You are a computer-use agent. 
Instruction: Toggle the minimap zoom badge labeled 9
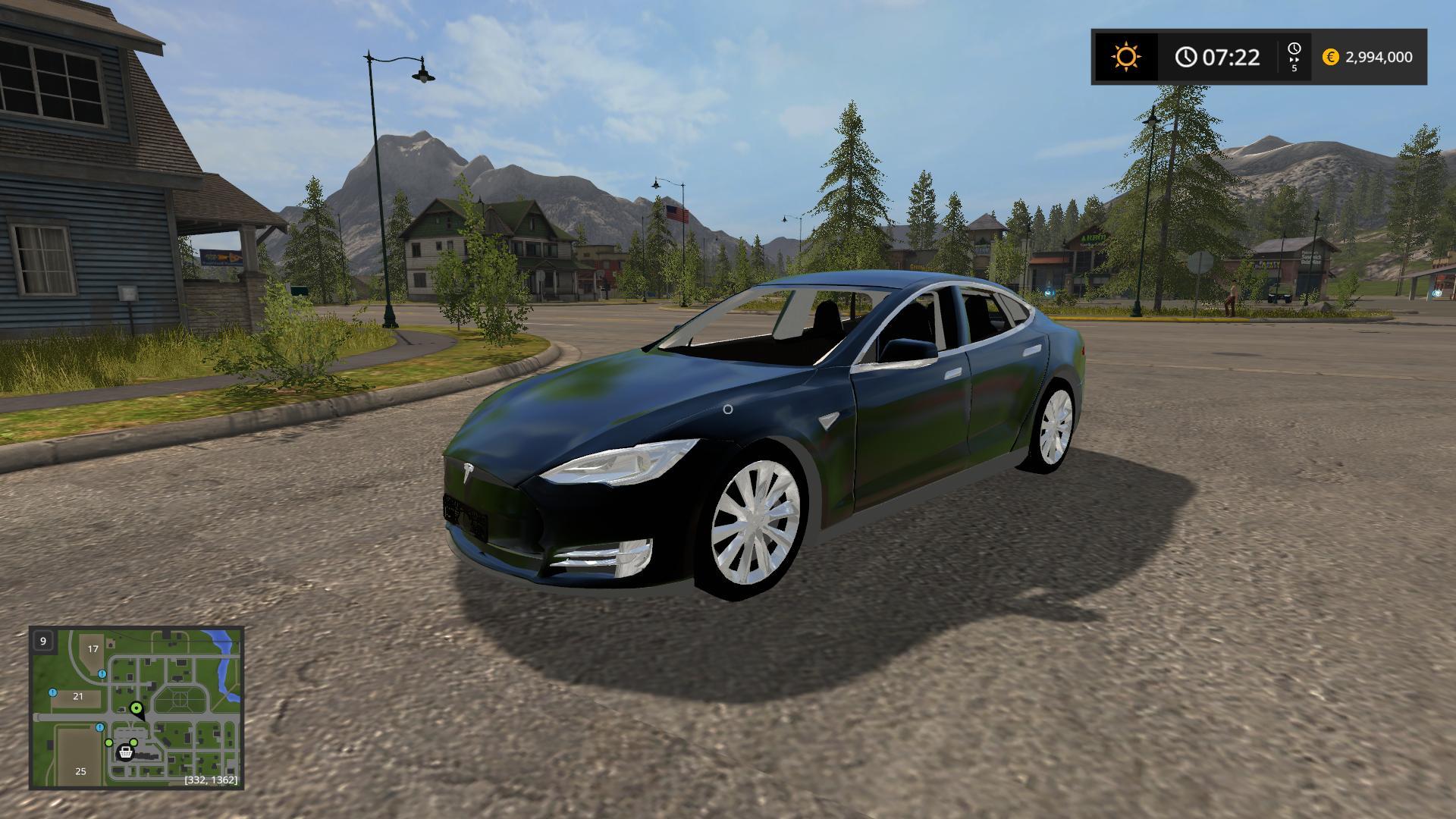[43, 641]
